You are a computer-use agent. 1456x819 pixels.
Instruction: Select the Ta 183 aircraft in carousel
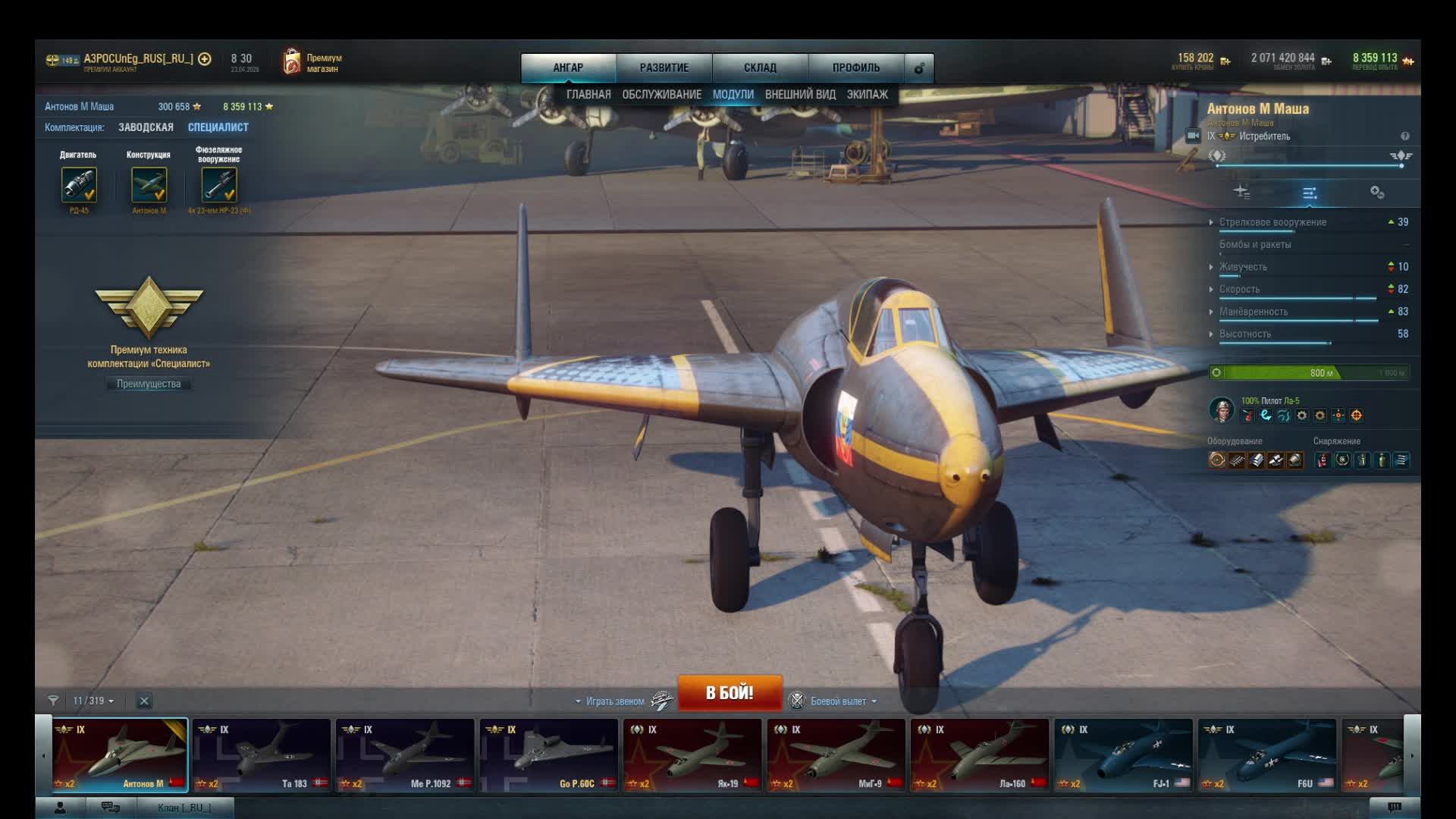[x=261, y=755]
